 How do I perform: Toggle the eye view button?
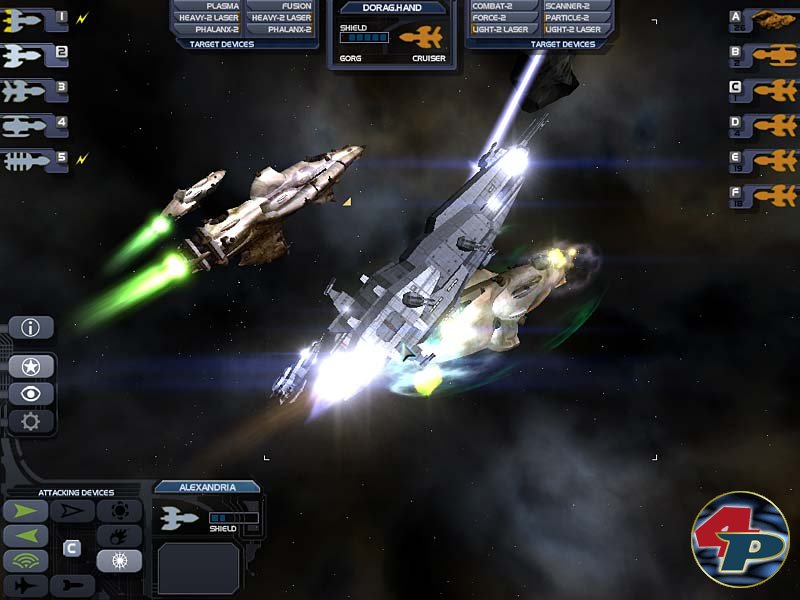31,393
